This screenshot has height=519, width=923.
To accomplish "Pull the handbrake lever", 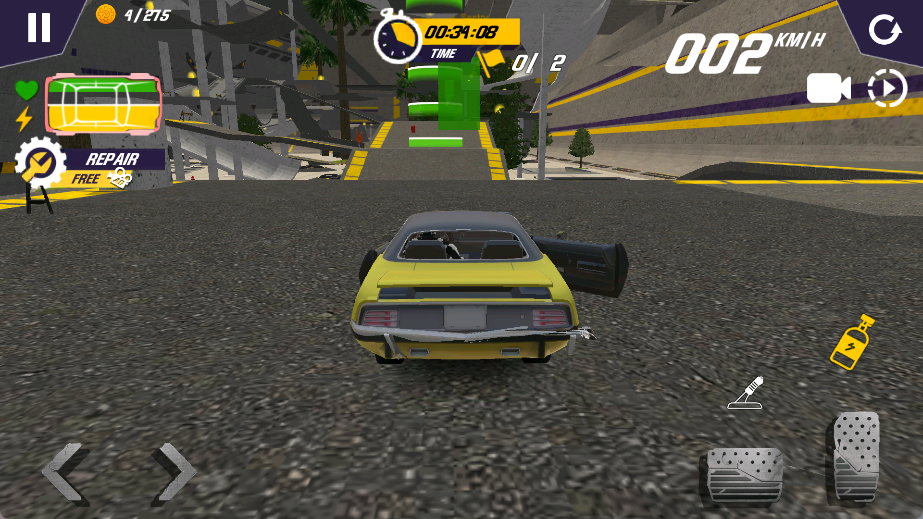I will pos(746,393).
